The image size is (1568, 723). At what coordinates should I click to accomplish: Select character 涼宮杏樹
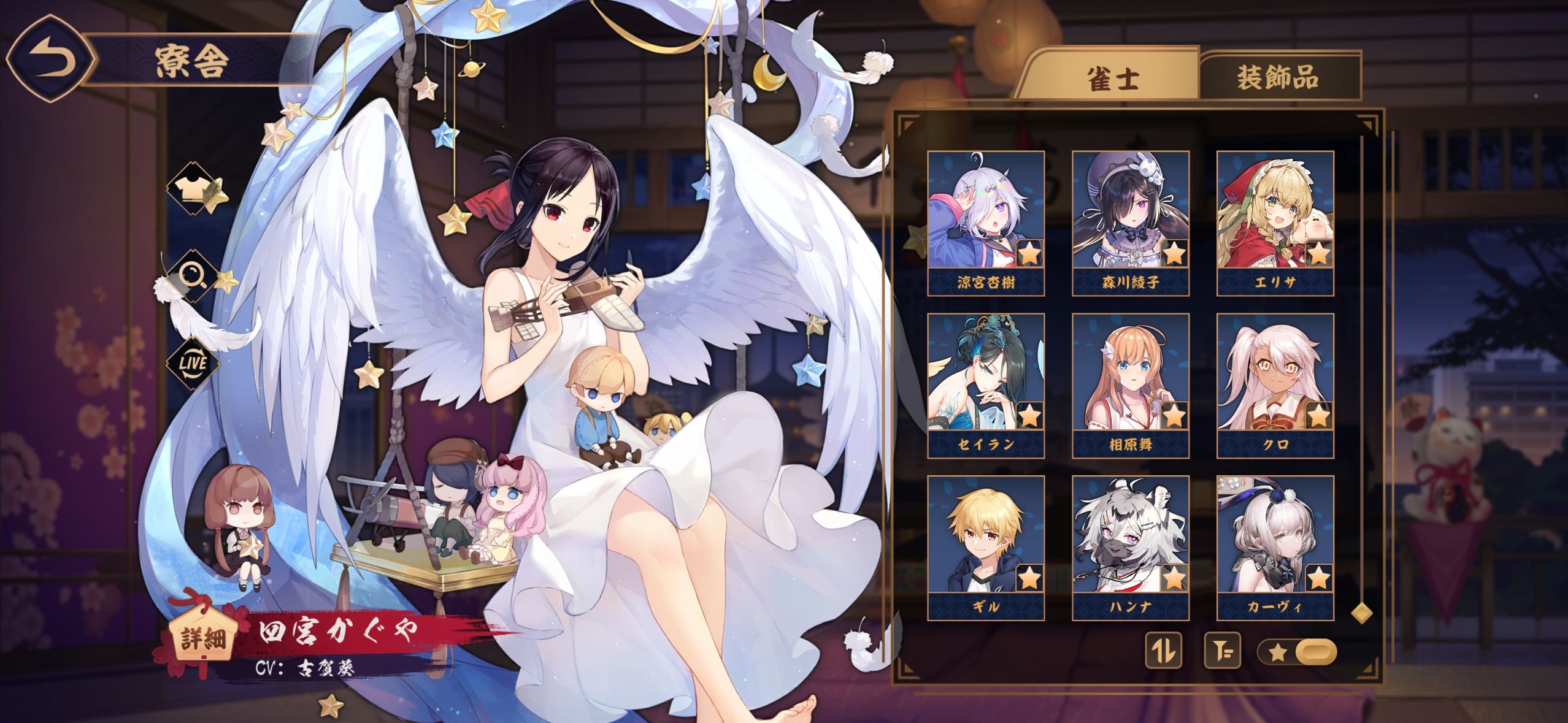coord(985,223)
